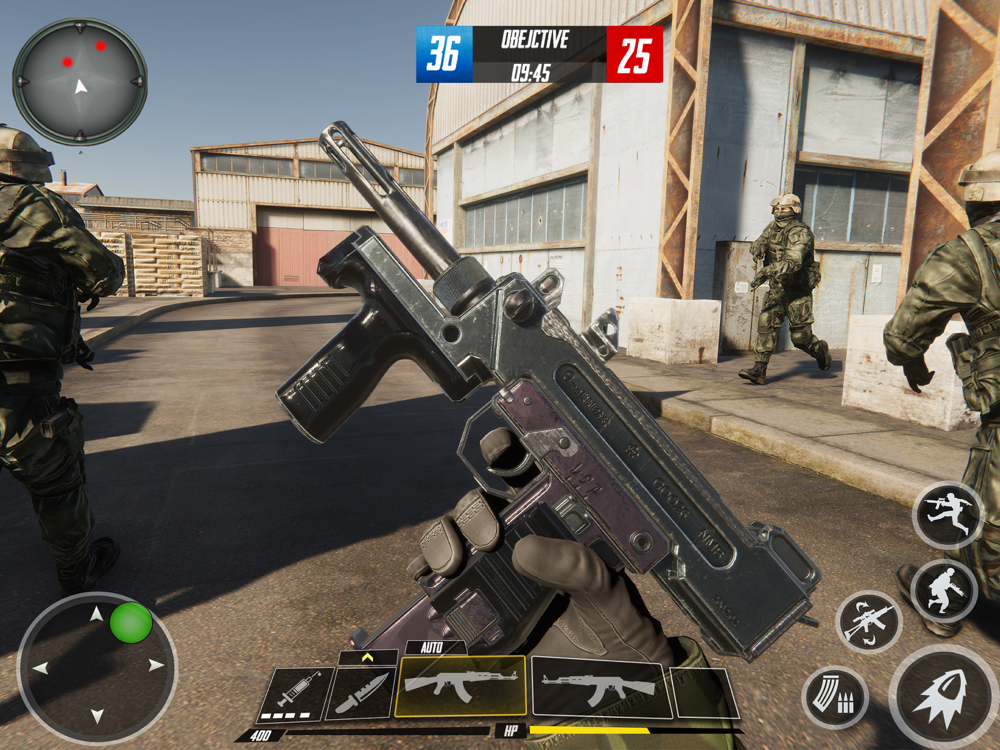The height and width of the screenshot is (750, 1000).
Task: Select the yellow-highlighted rifle slot
Action: click(461, 686)
